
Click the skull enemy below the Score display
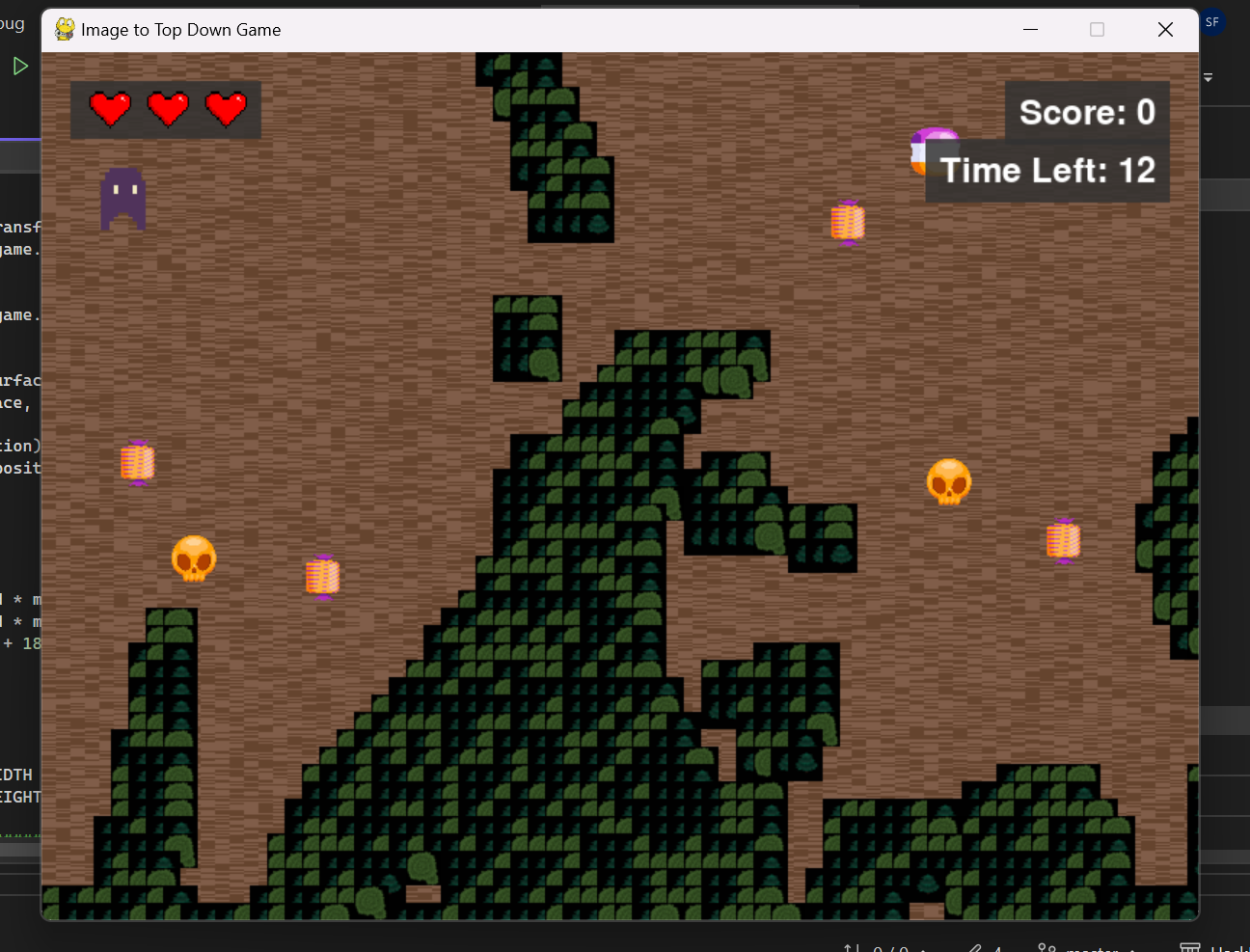[x=948, y=481]
